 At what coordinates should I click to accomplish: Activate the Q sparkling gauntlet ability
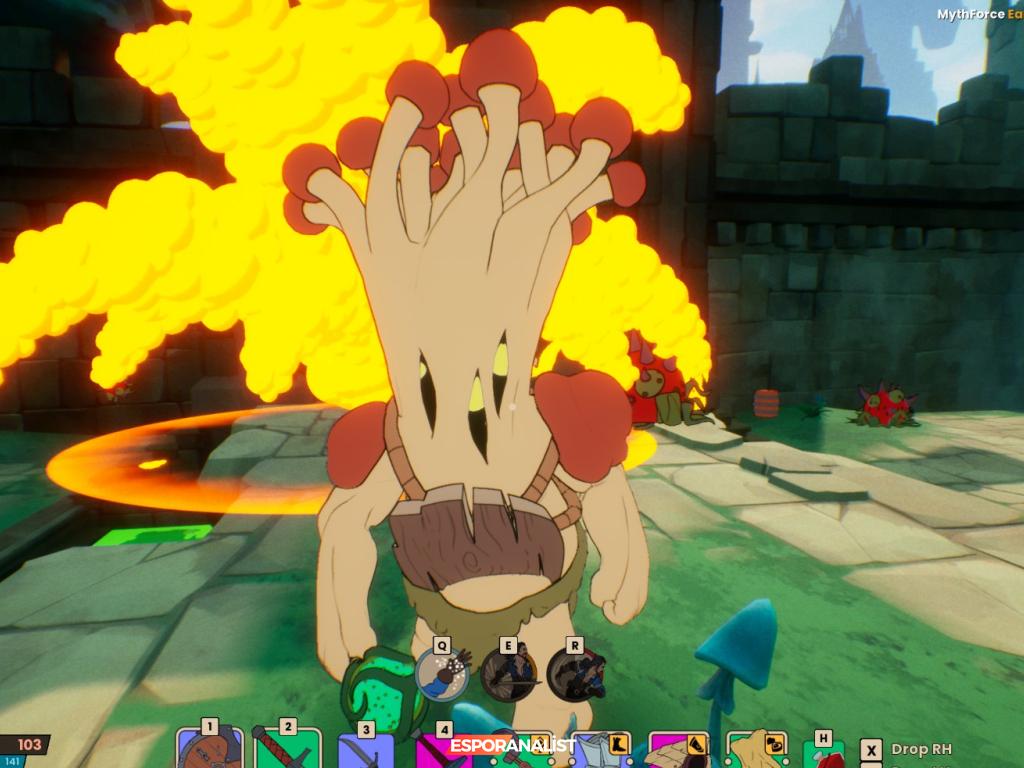click(x=443, y=674)
